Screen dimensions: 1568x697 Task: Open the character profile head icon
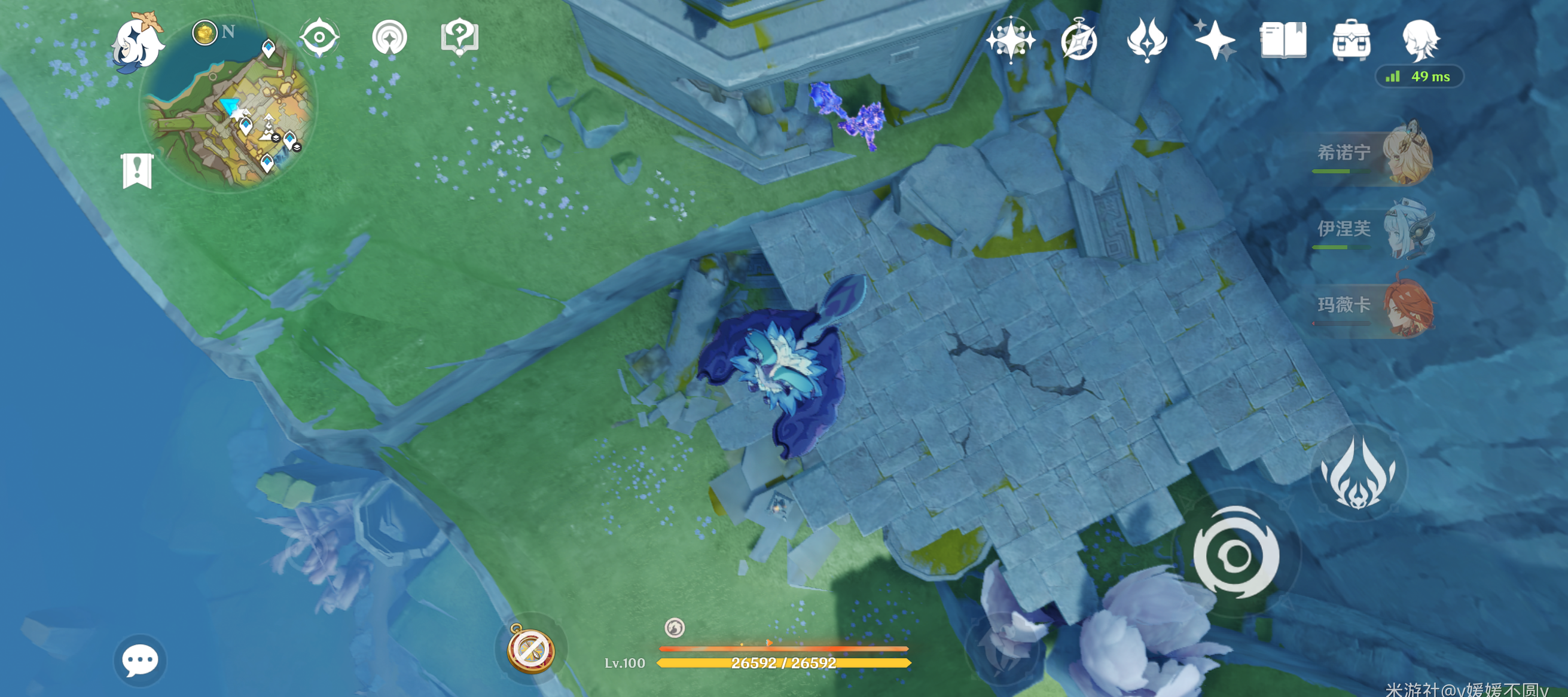pyautogui.click(x=1420, y=40)
